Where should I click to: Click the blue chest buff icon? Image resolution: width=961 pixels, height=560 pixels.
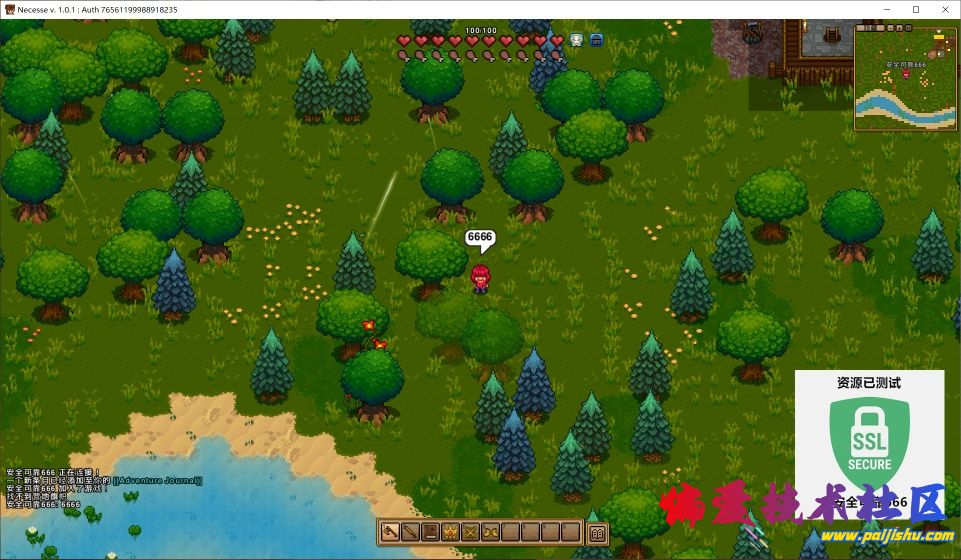tap(597, 40)
